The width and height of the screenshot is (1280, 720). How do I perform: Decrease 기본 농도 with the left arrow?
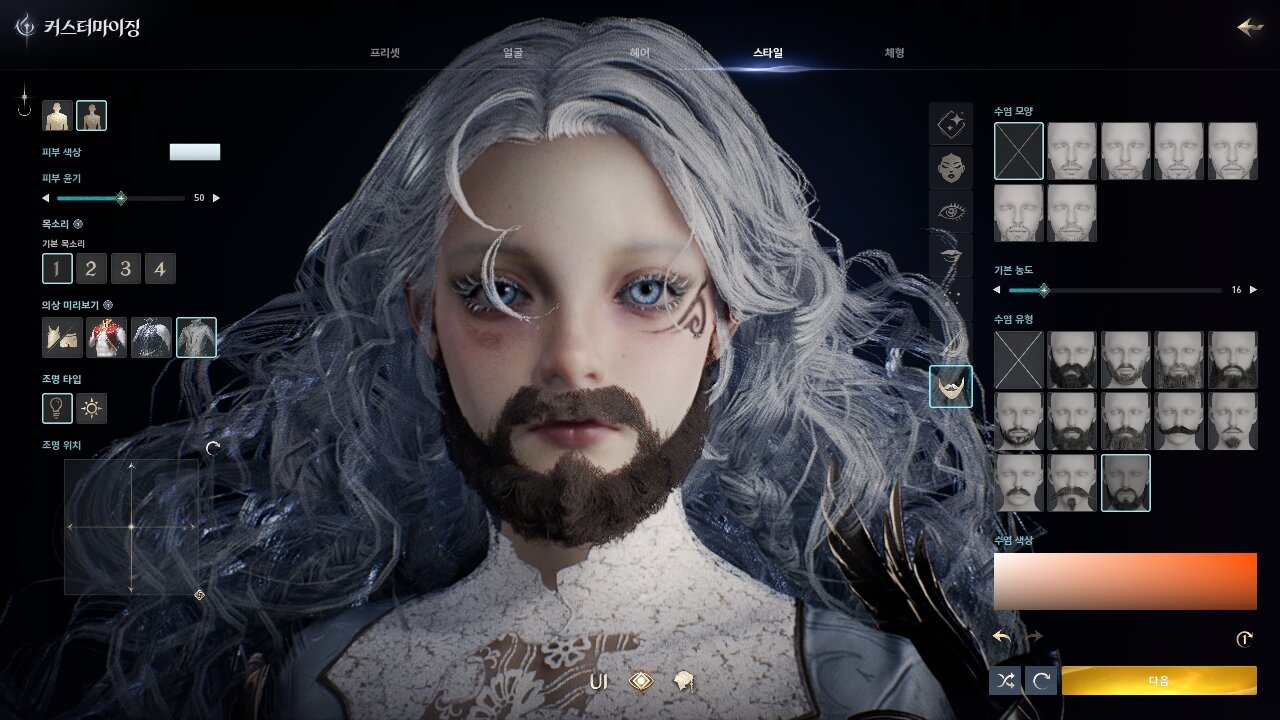point(997,290)
